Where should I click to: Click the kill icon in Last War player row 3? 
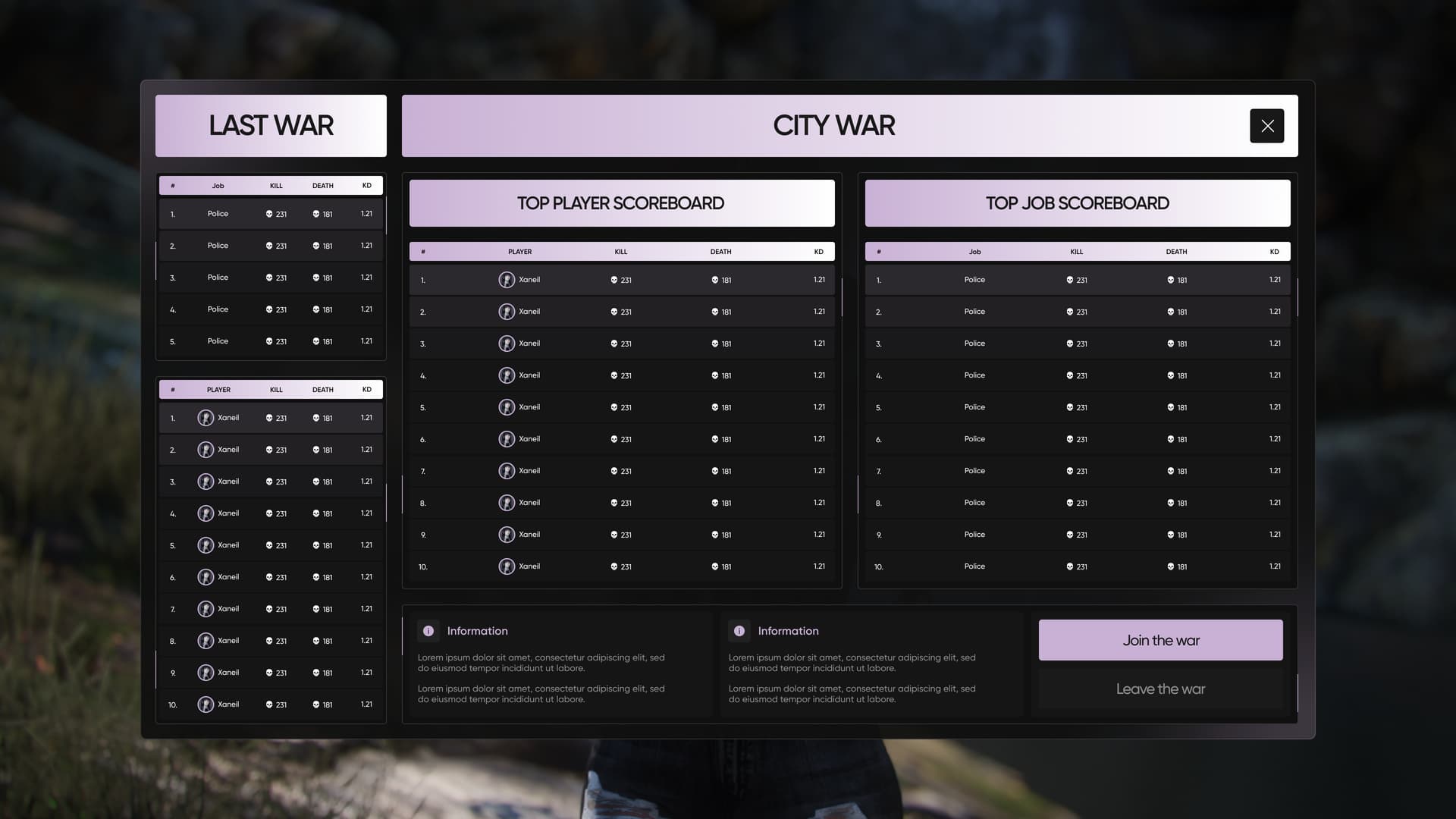[269, 481]
